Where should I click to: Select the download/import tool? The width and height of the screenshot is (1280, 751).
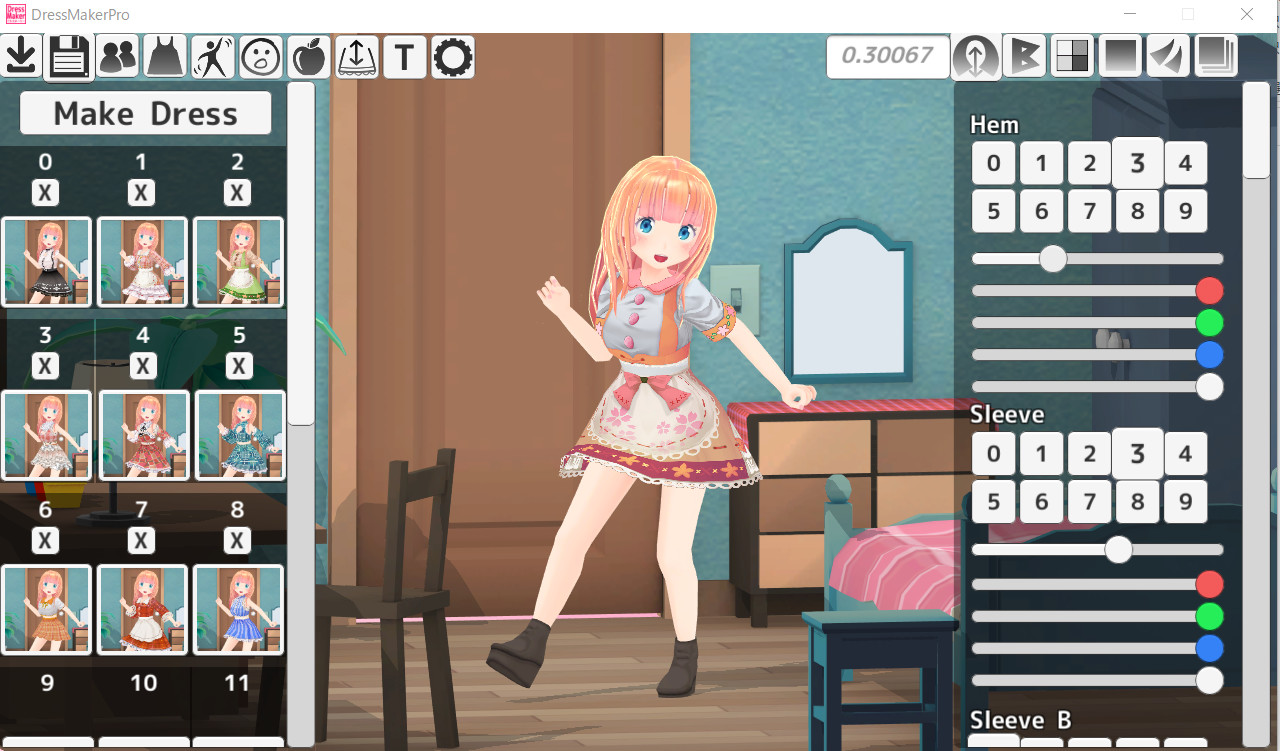[20, 57]
